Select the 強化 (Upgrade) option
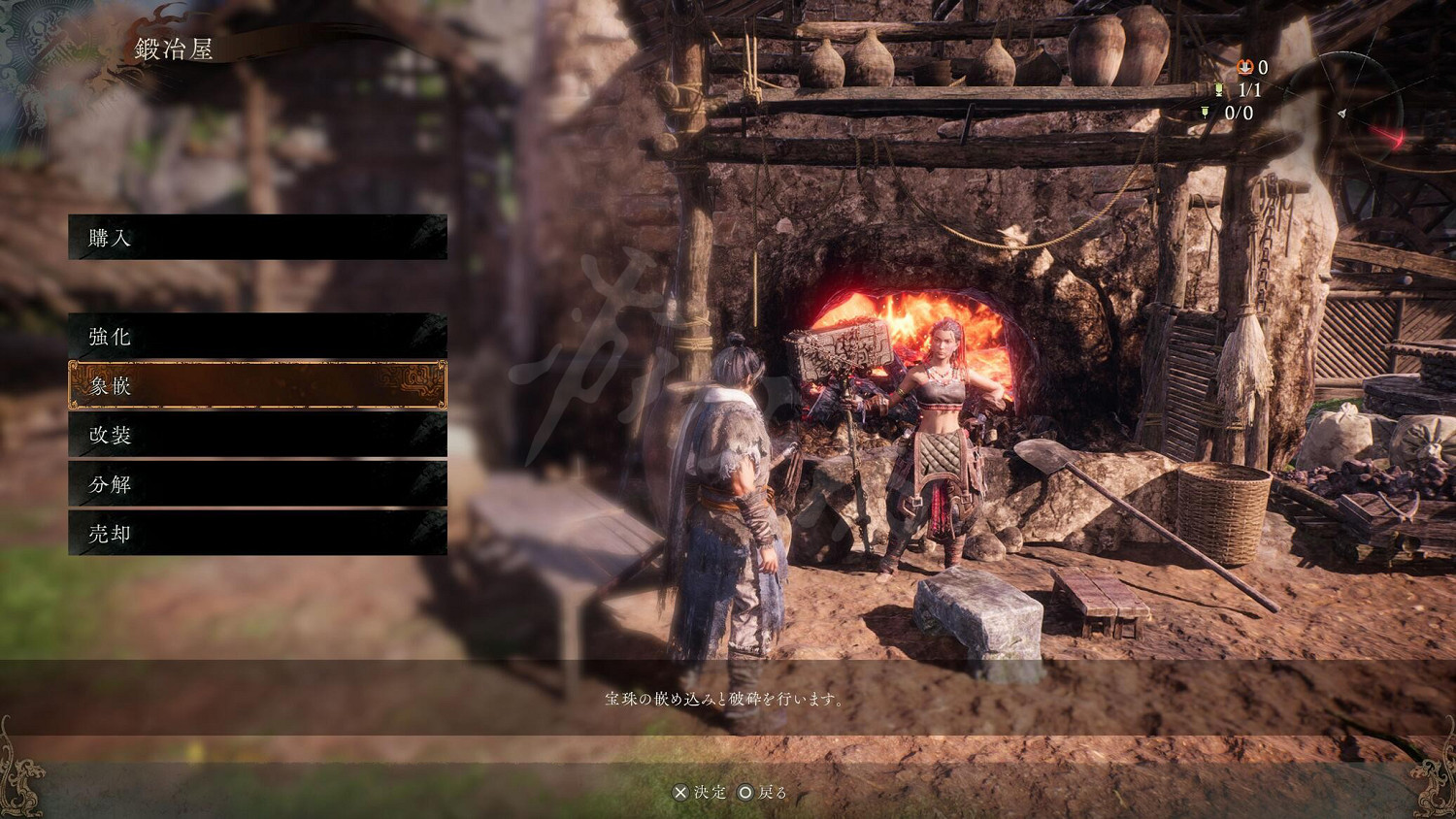1456x819 pixels. [x=257, y=337]
